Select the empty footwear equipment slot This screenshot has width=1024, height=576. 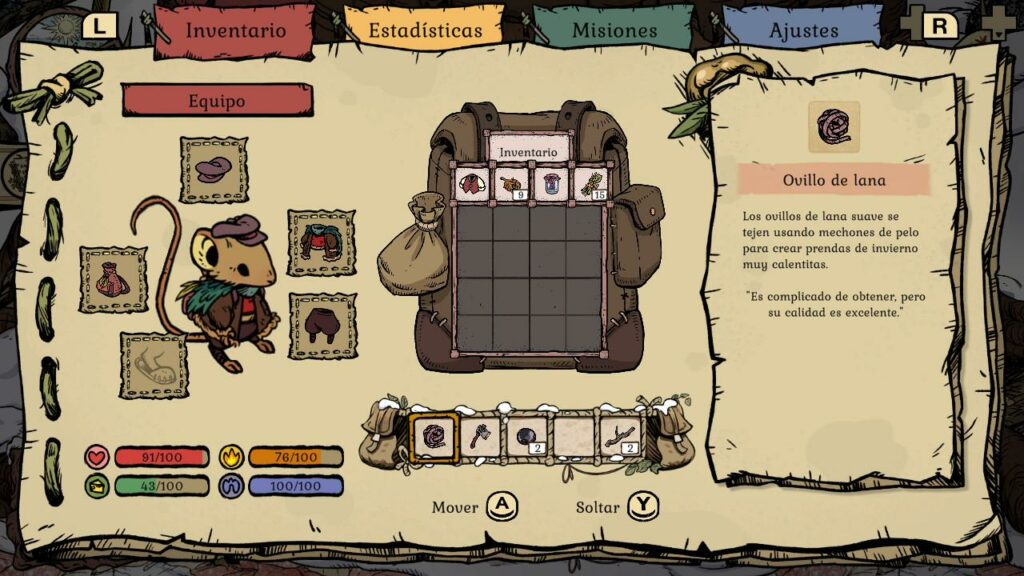click(154, 365)
